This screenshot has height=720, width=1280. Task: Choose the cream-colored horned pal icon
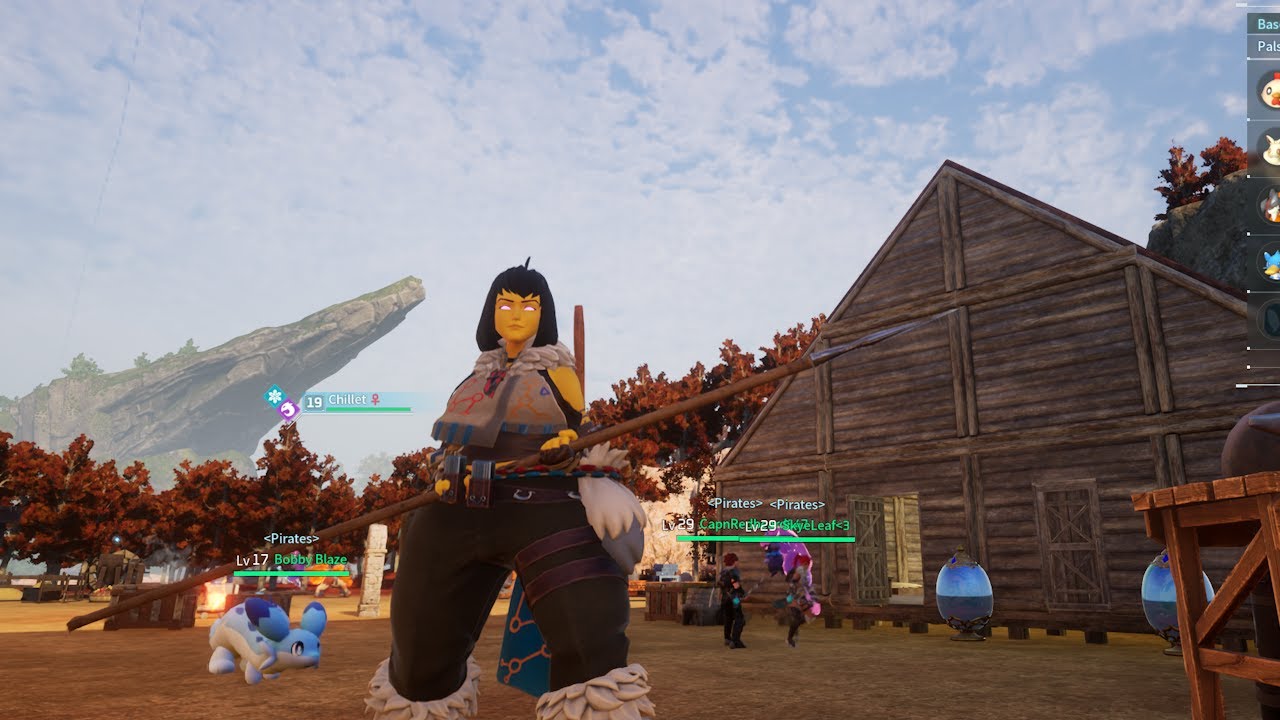pos(1270,148)
